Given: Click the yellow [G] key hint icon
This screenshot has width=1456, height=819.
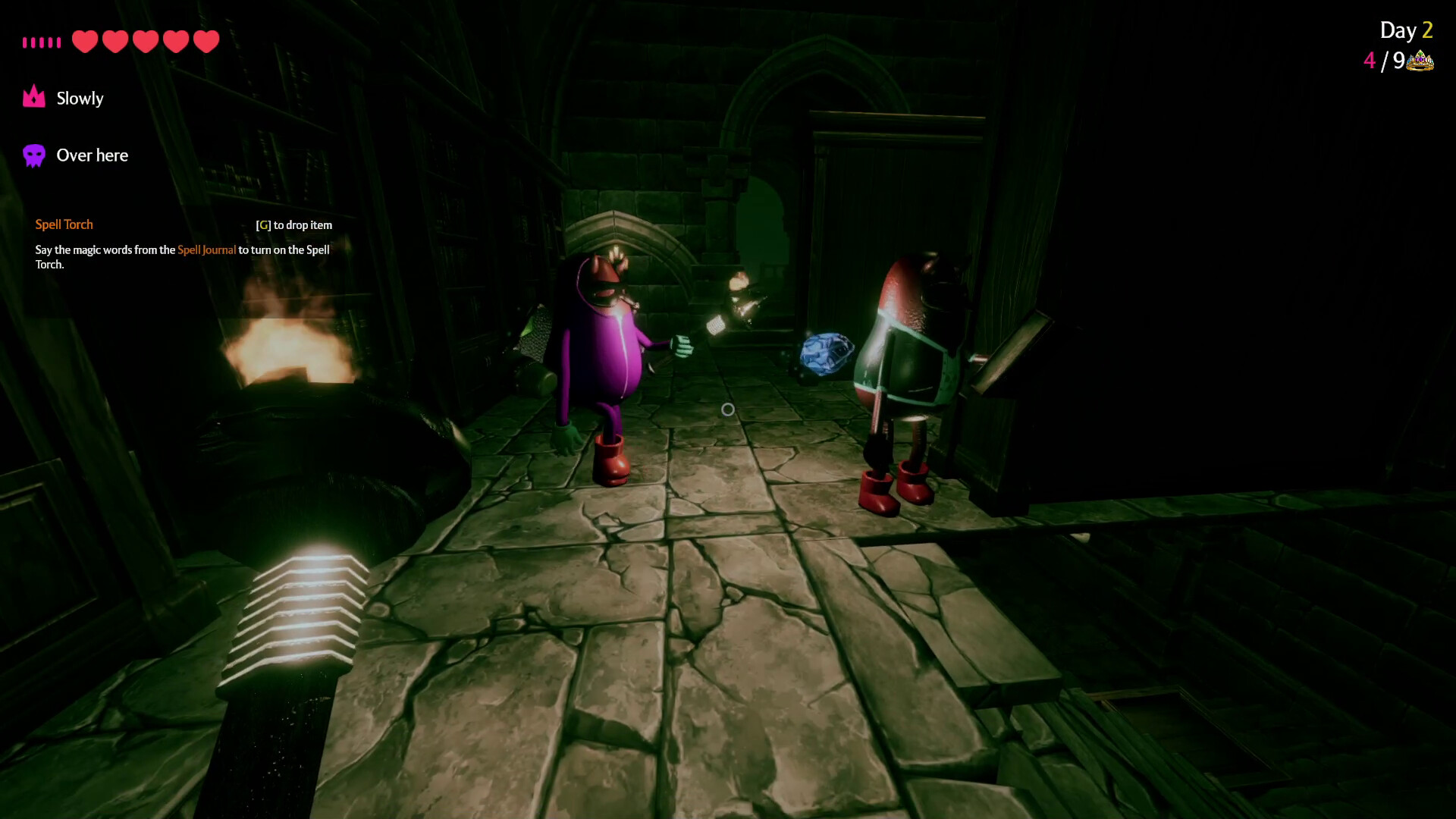Looking at the screenshot, I should (262, 224).
